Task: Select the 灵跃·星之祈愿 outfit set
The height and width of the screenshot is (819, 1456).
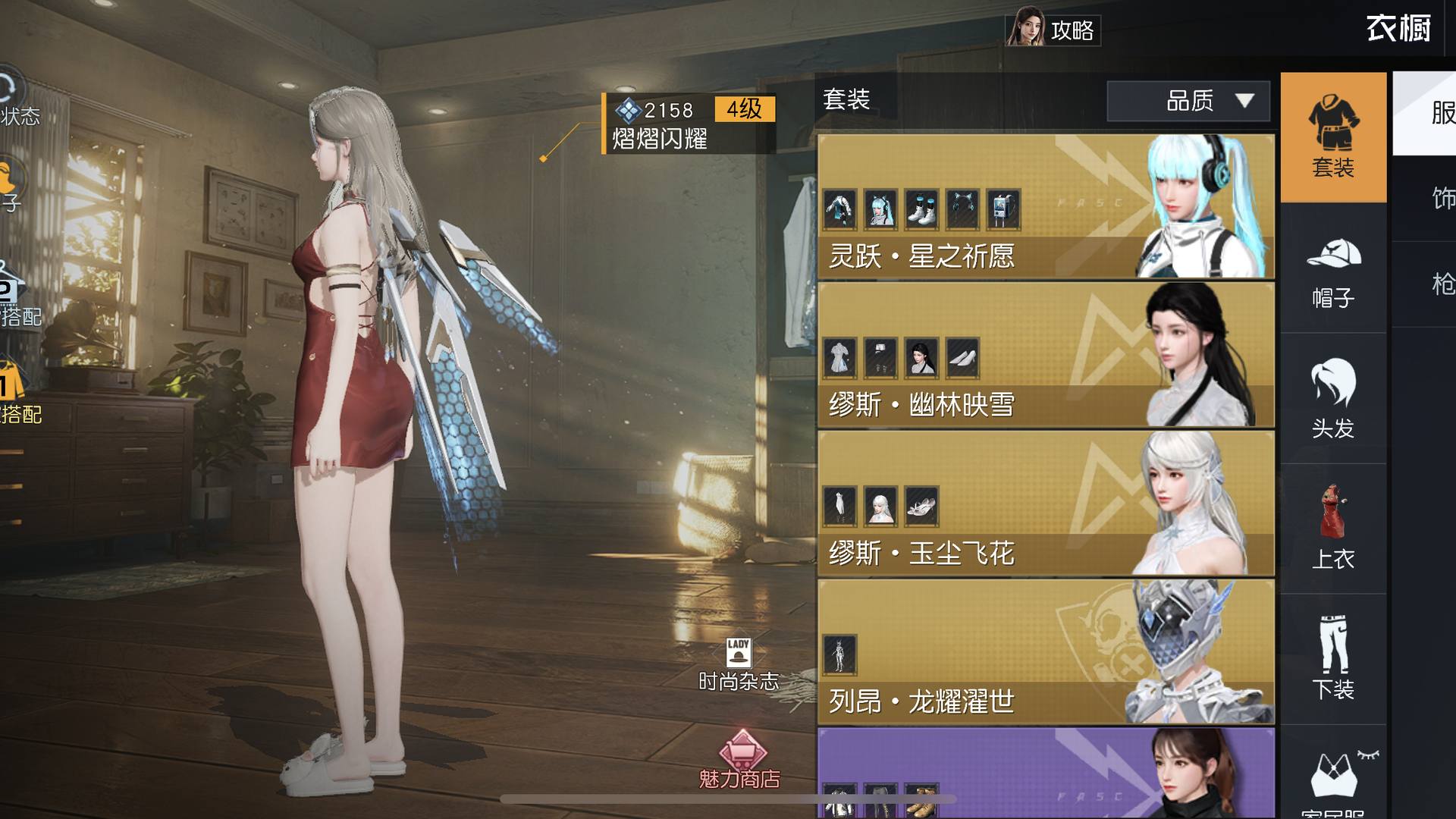Action: click(x=1045, y=206)
